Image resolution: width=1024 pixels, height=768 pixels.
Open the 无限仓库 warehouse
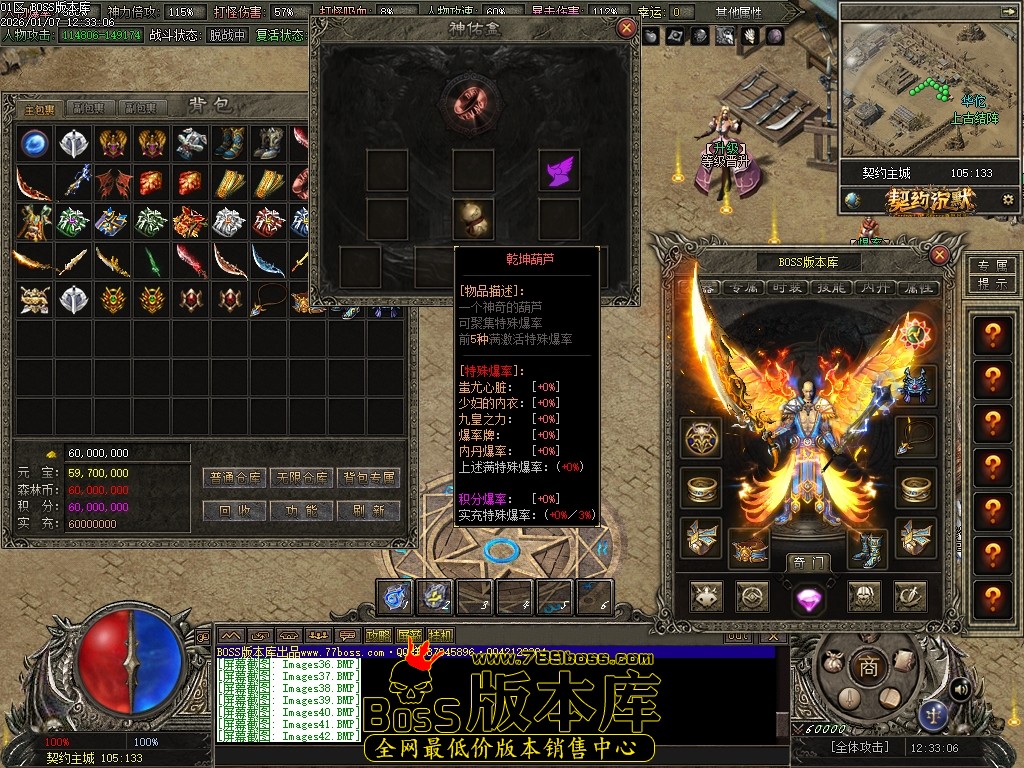click(304, 478)
